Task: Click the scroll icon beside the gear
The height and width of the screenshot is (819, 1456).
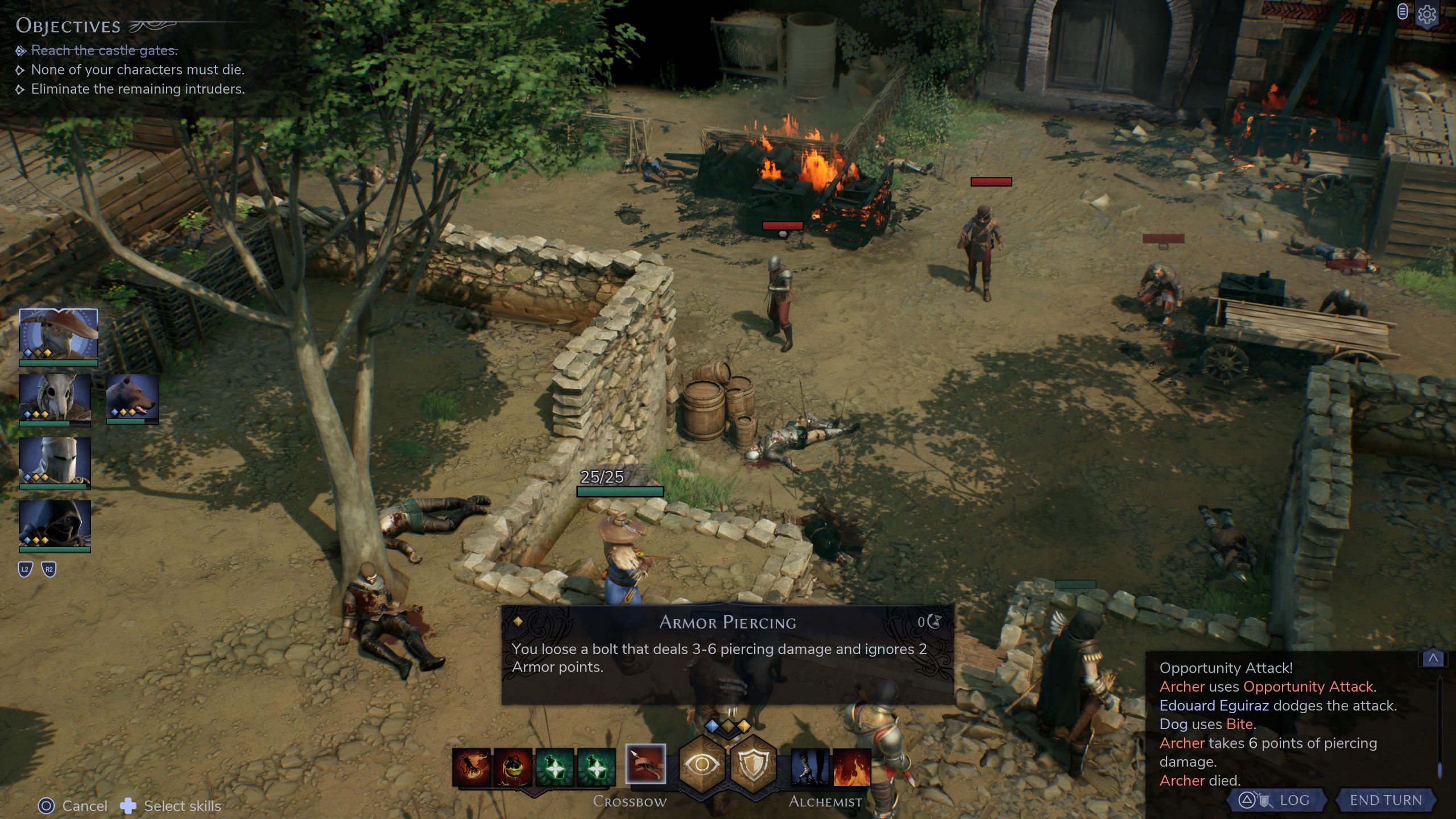Action: (x=1403, y=11)
